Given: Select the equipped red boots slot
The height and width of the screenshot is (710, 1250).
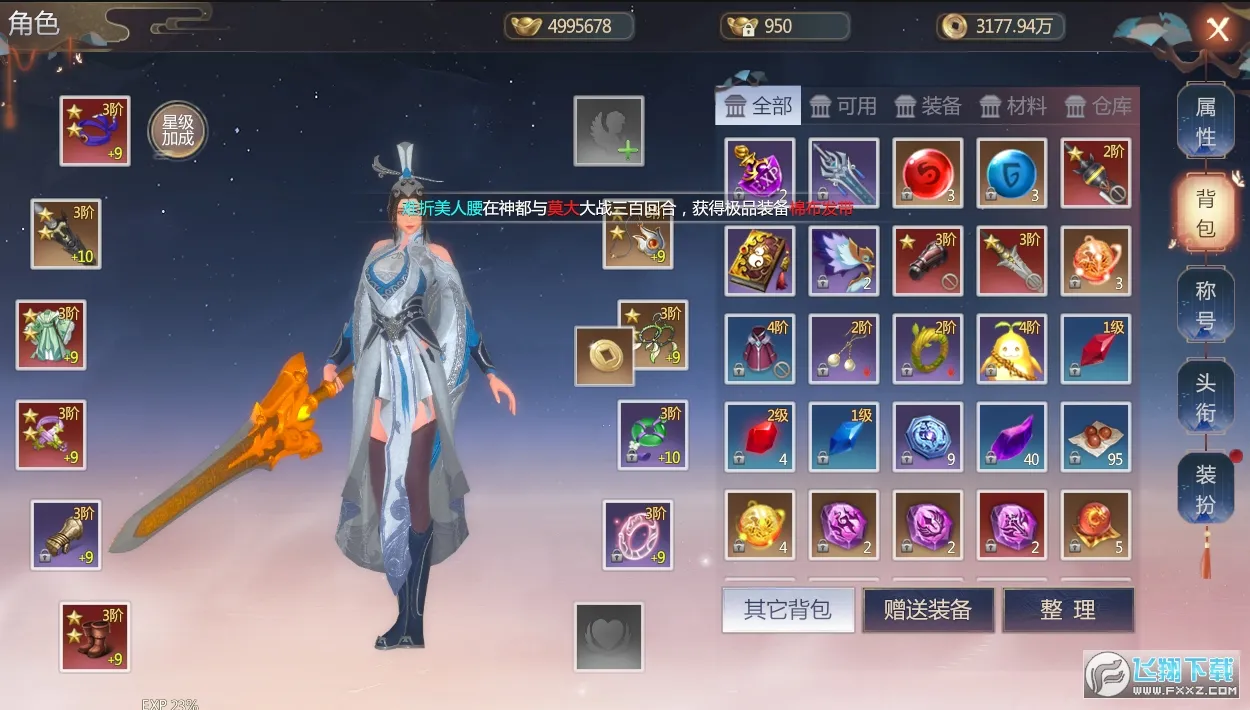Looking at the screenshot, I should coord(95,637).
